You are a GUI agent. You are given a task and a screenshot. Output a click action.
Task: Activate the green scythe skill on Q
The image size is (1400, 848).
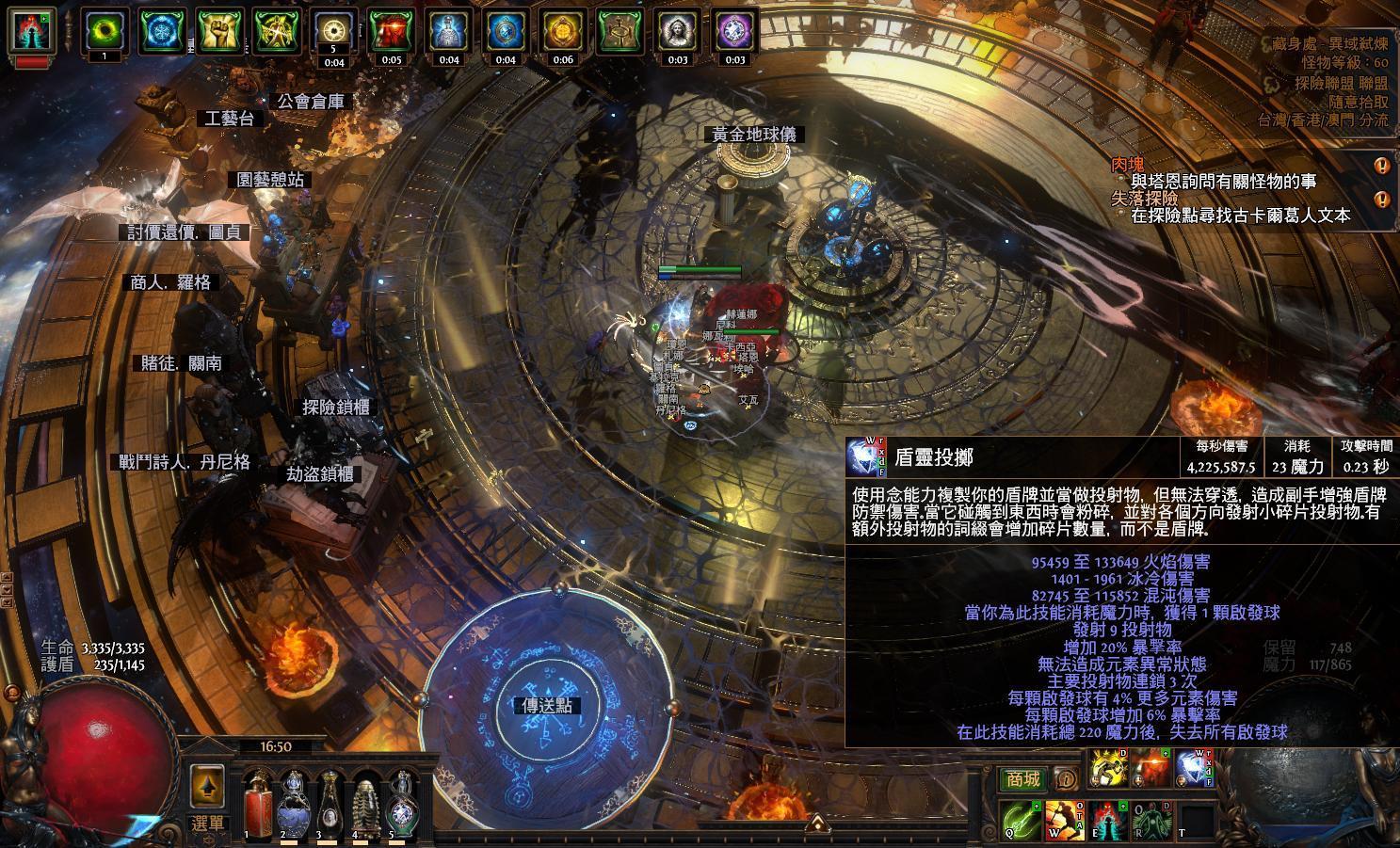coord(1020,821)
